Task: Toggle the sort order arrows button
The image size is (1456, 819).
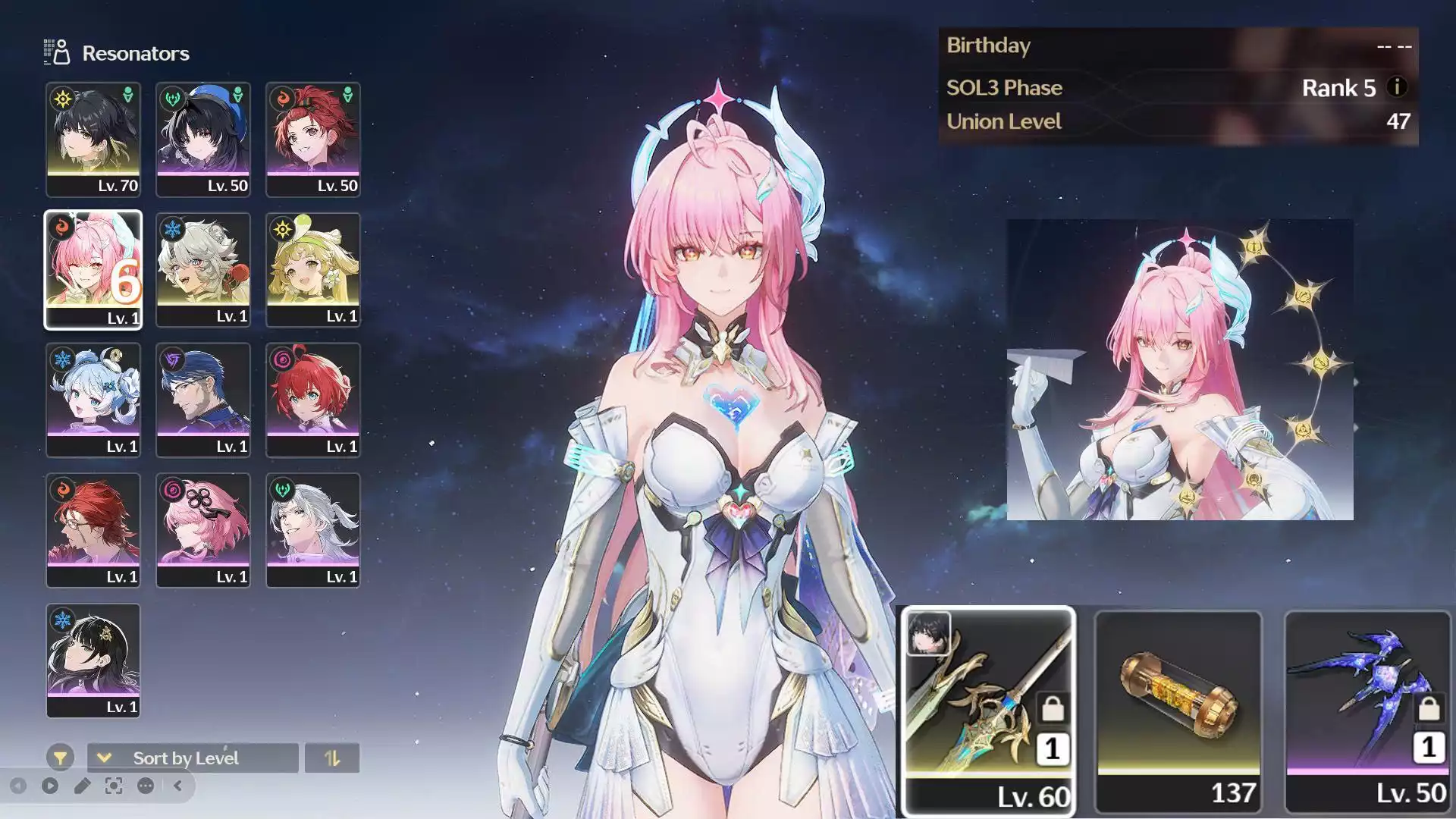Action: pos(332,758)
